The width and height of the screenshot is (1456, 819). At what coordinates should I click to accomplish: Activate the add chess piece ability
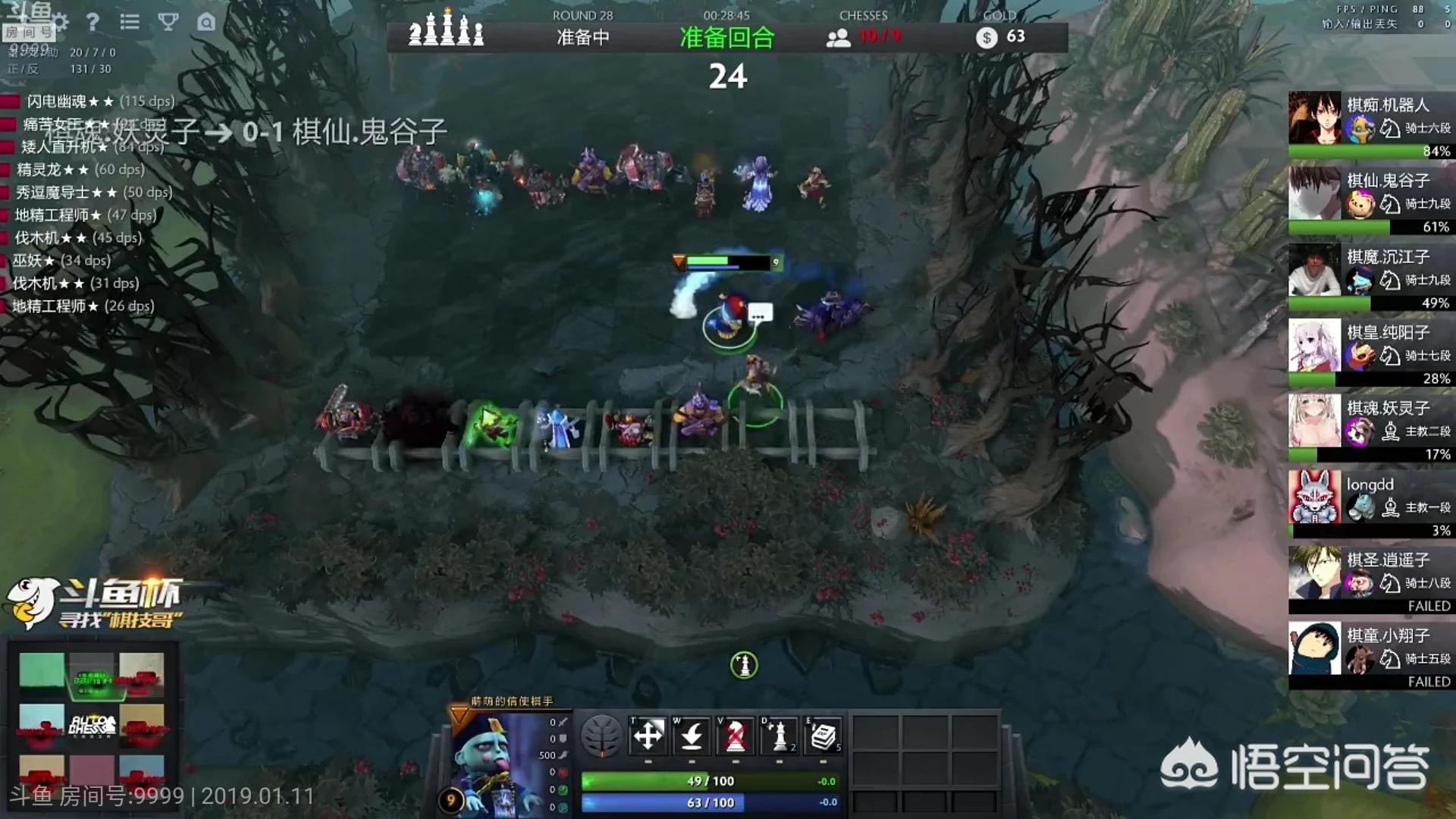[779, 736]
